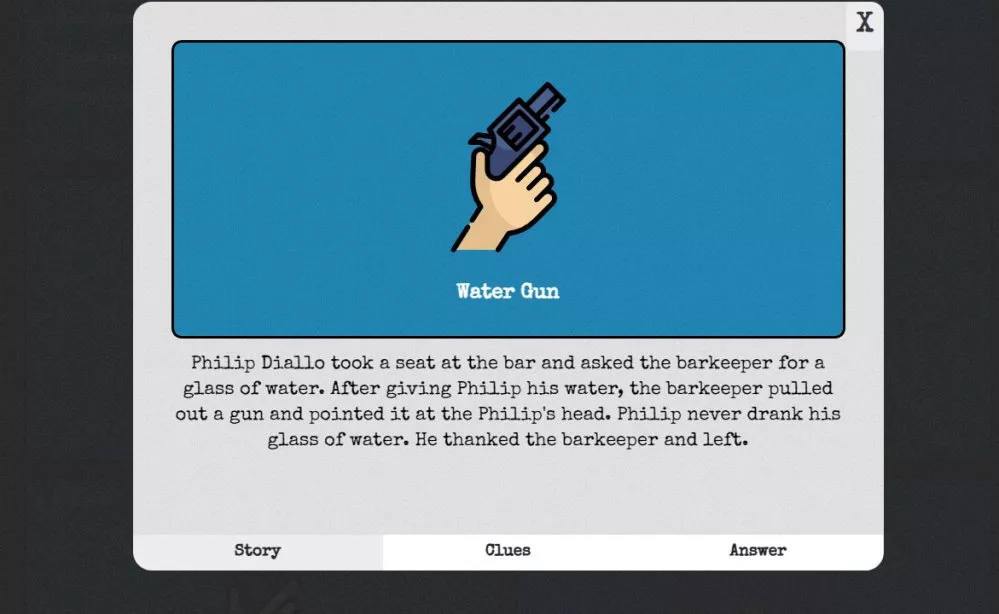
Task: Switch to the Clues tab
Action: coord(508,551)
